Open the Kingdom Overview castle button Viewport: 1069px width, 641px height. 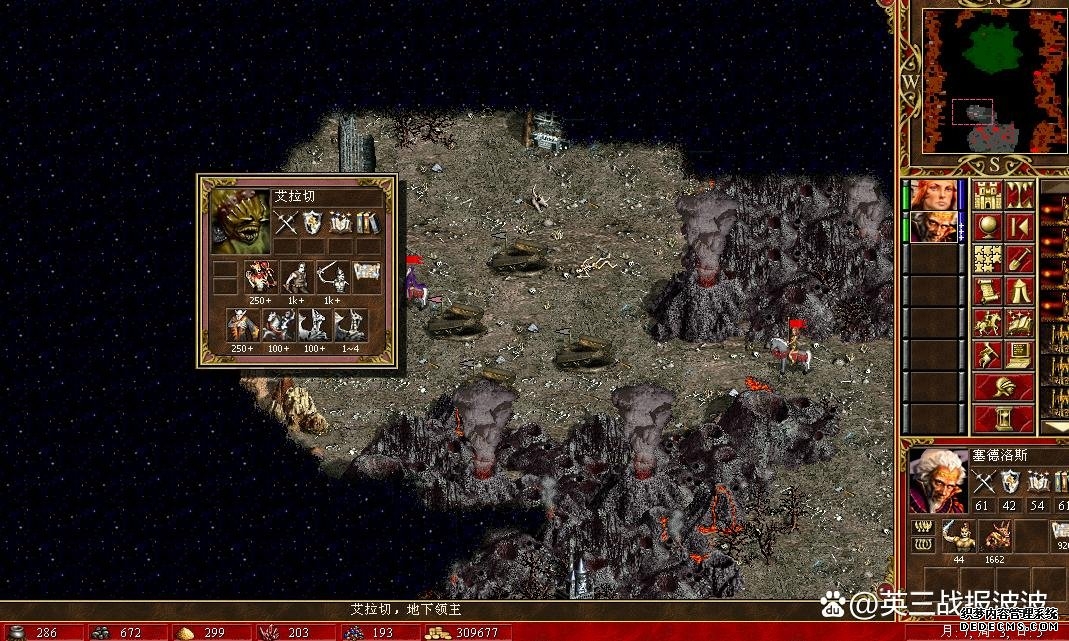[988, 194]
